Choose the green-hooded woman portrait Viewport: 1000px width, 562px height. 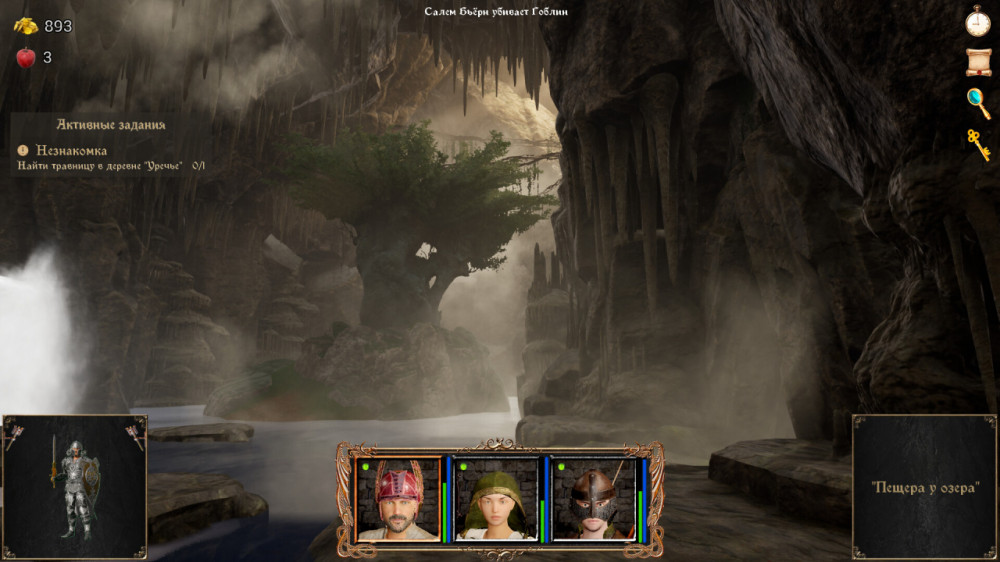pyautogui.click(x=496, y=500)
